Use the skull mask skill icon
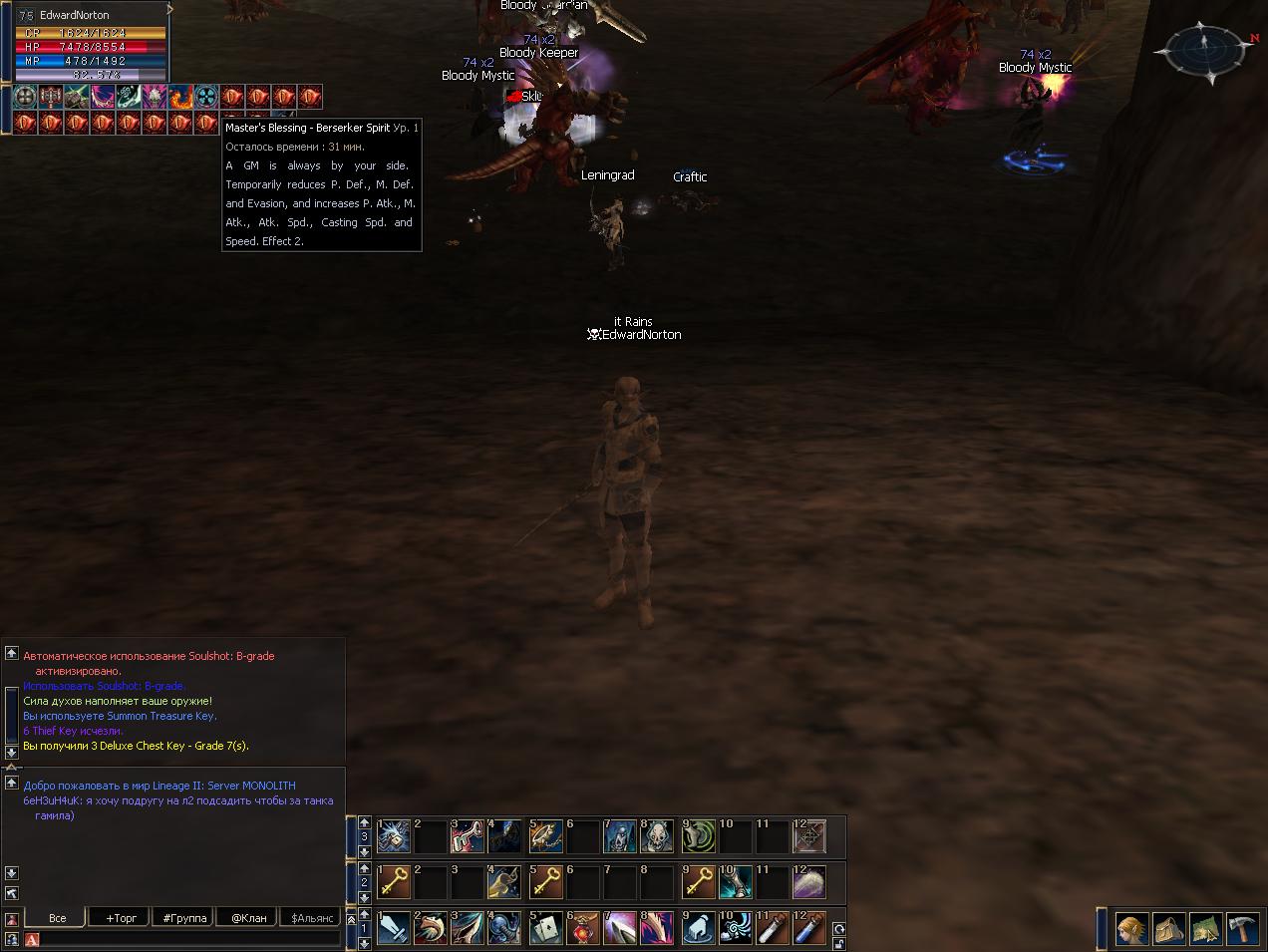This screenshot has height=952, width=1268. pyautogui.click(x=657, y=836)
